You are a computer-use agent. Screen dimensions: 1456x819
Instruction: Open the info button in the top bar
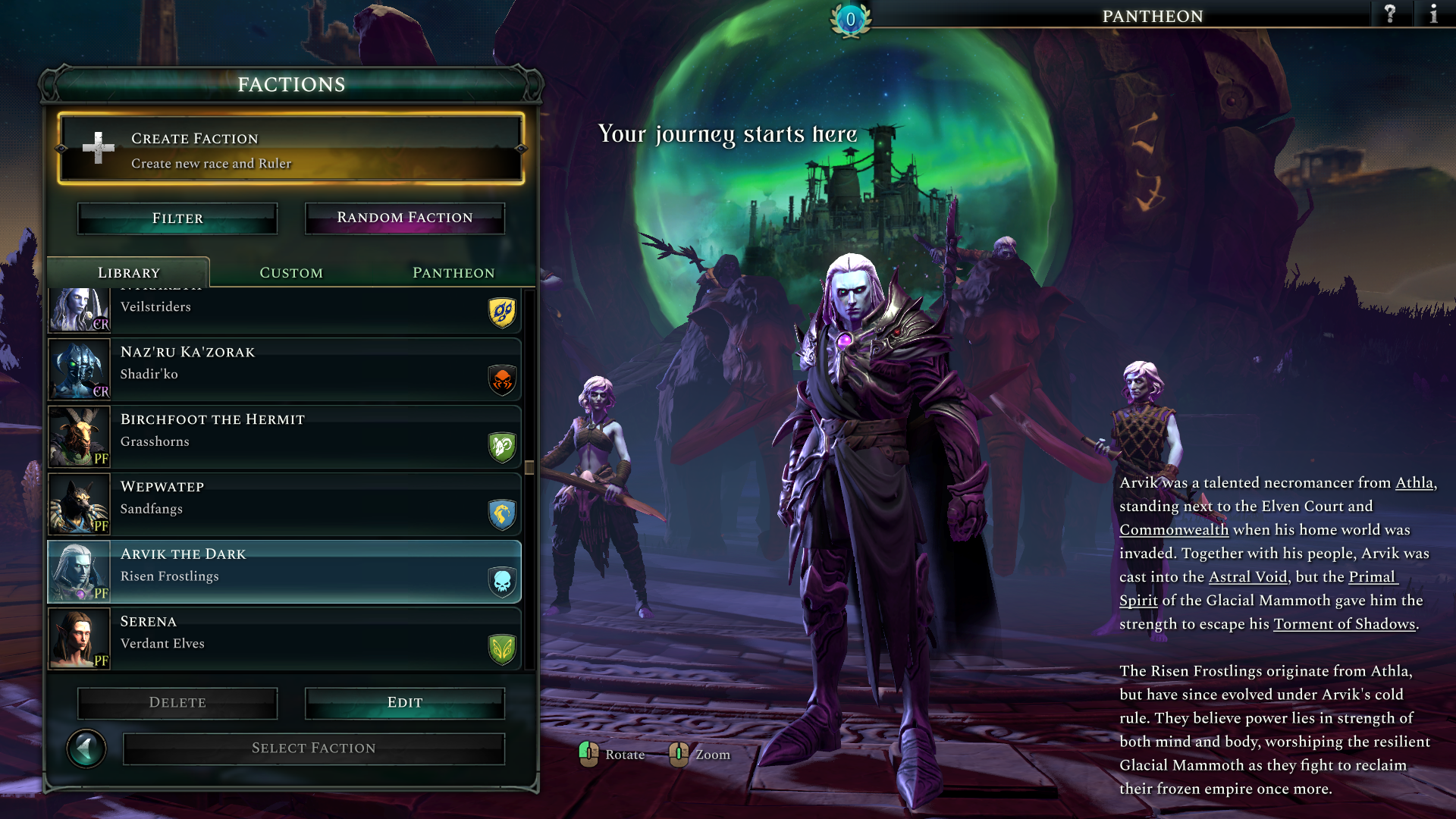(x=1433, y=14)
